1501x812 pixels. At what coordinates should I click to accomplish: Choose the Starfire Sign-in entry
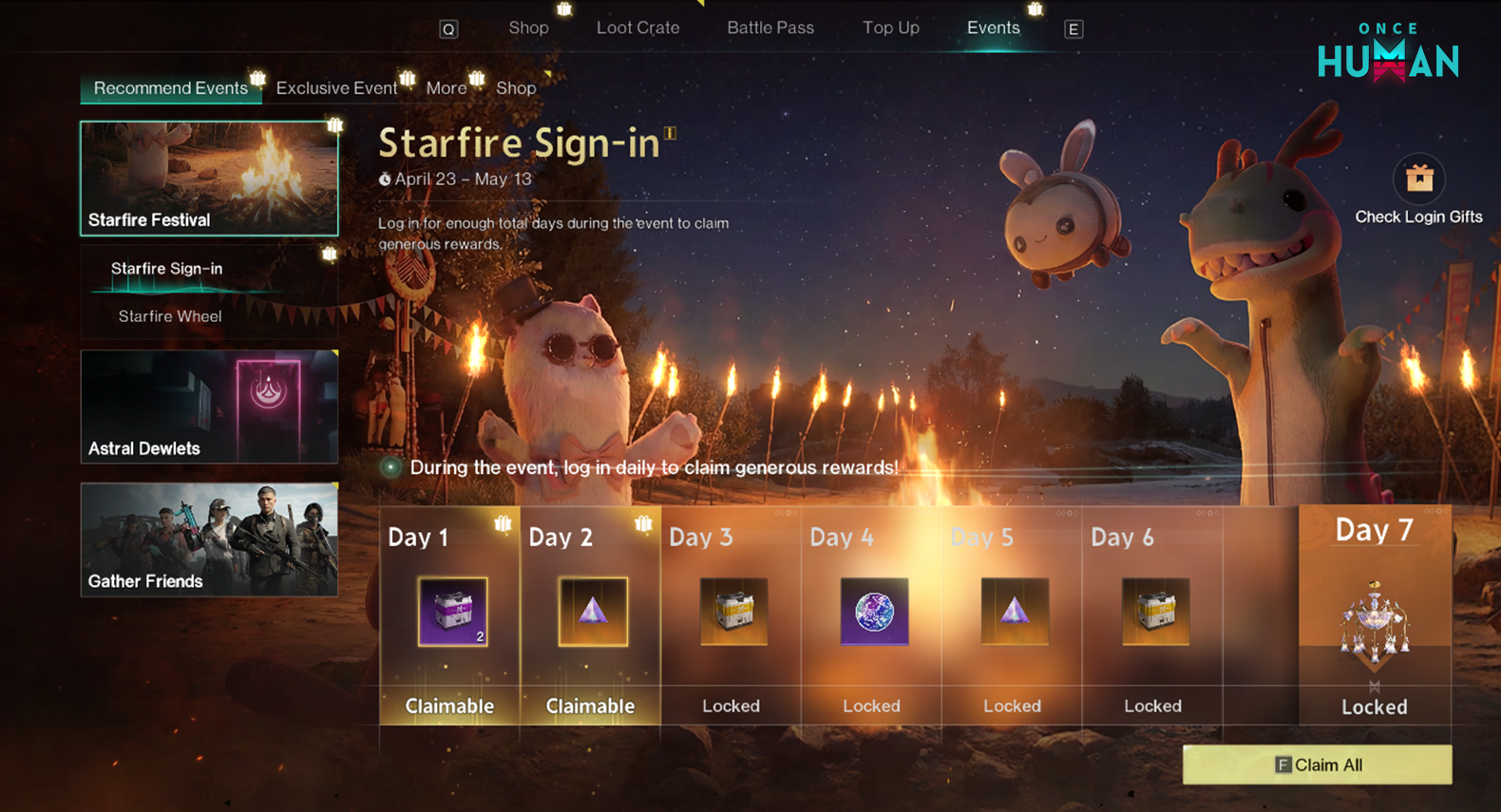(167, 269)
